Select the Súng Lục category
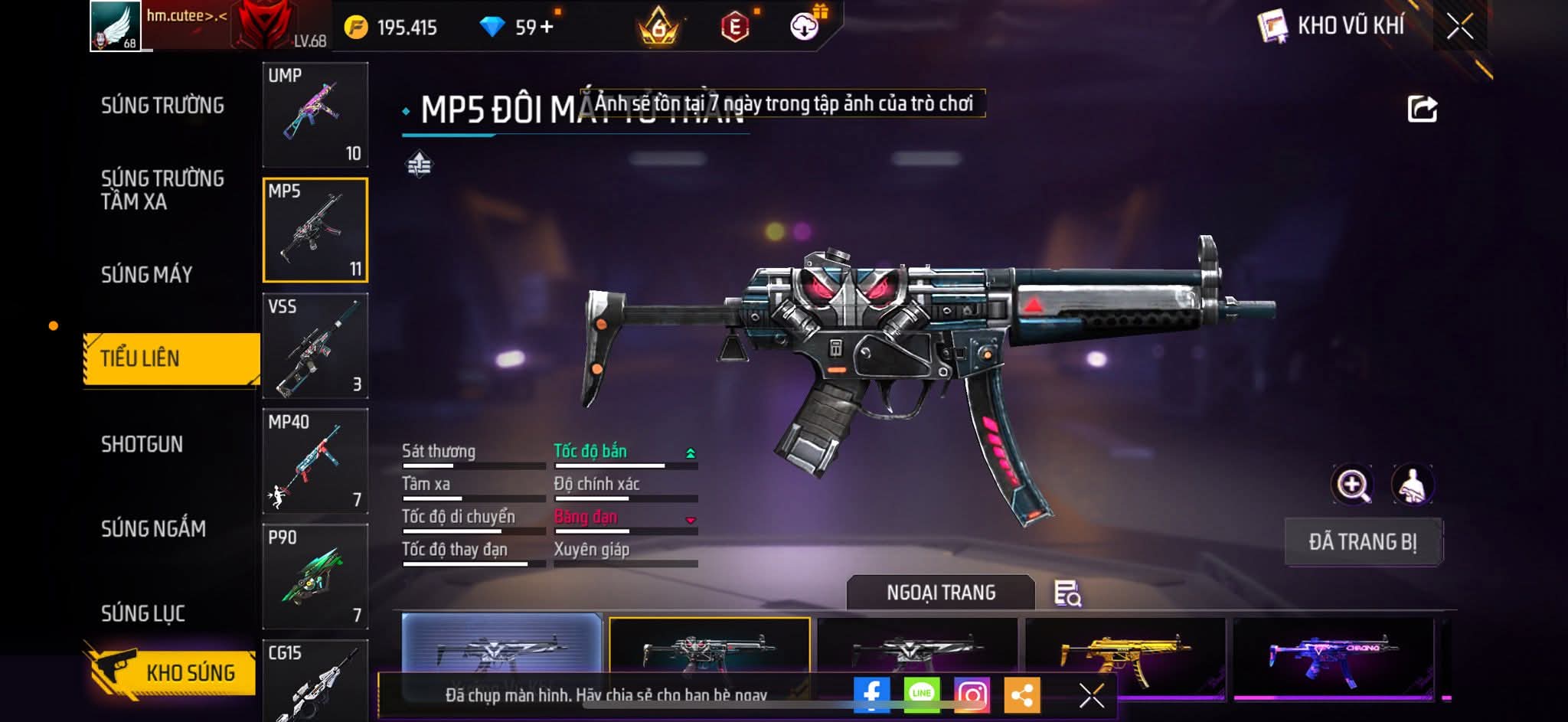Image resolution: width=1568 pixels, height=722 pixels. (x=143, y=613)
